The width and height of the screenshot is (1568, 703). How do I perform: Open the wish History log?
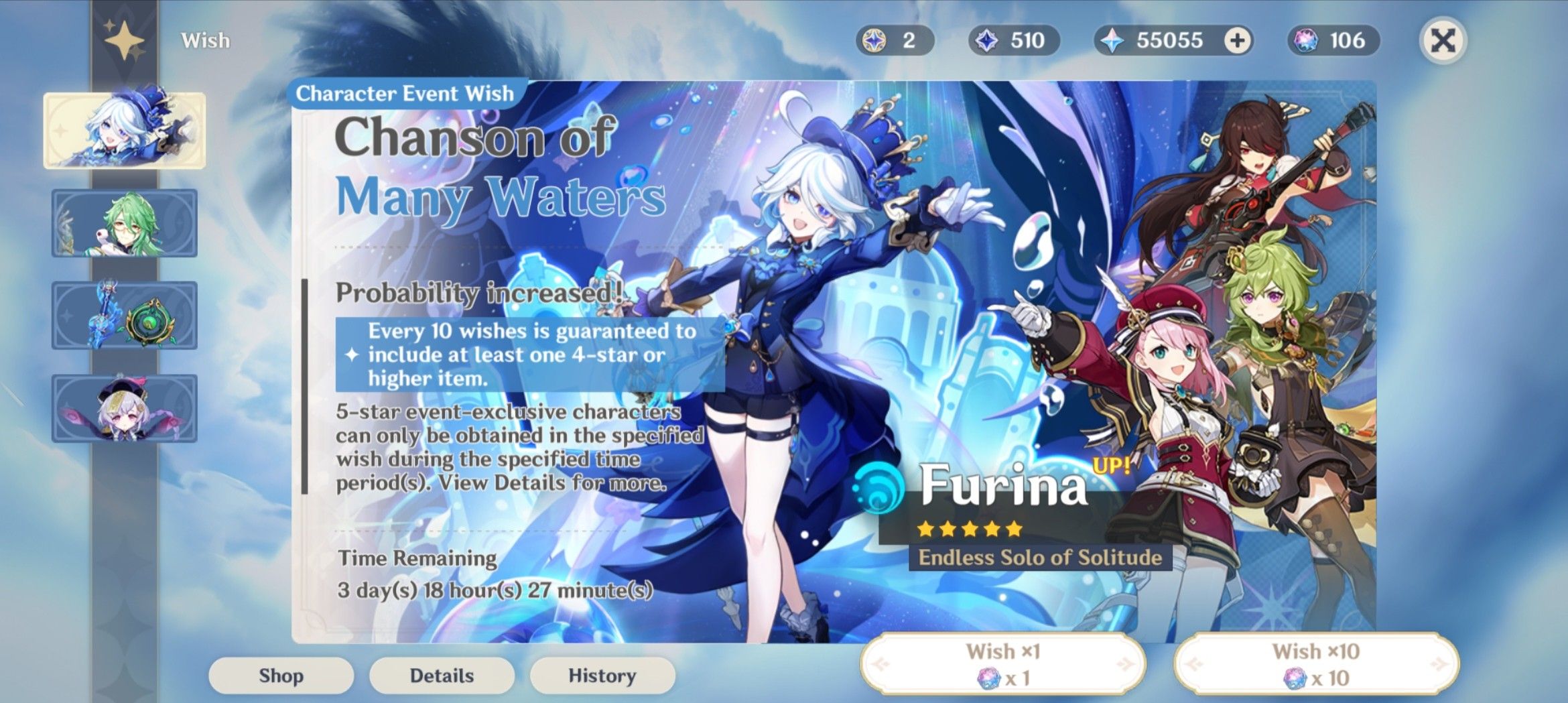[x=602, y=675]
